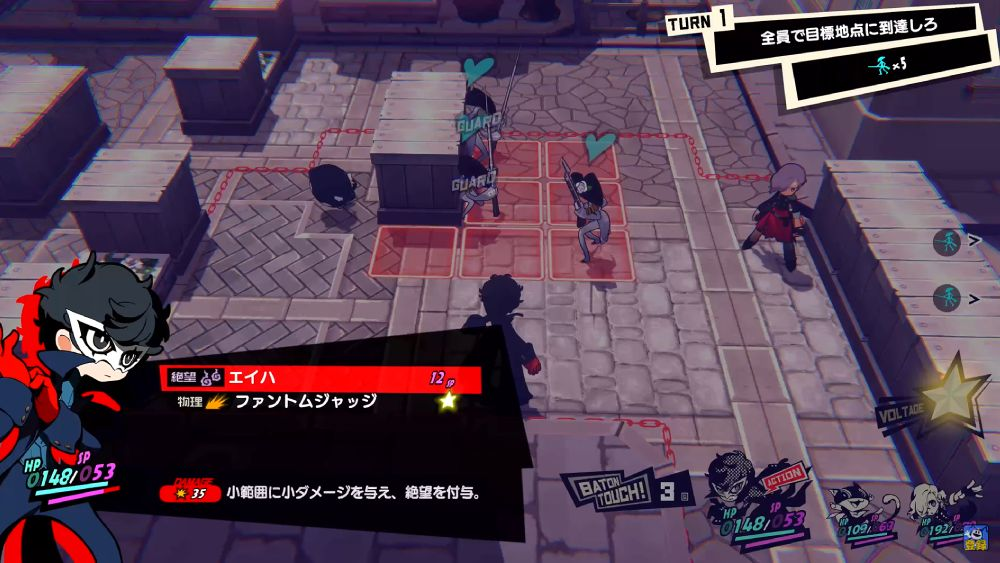Select the エイハ skill entry
Viewport: 1000px width, 563px height.
(x=320, y=379)
